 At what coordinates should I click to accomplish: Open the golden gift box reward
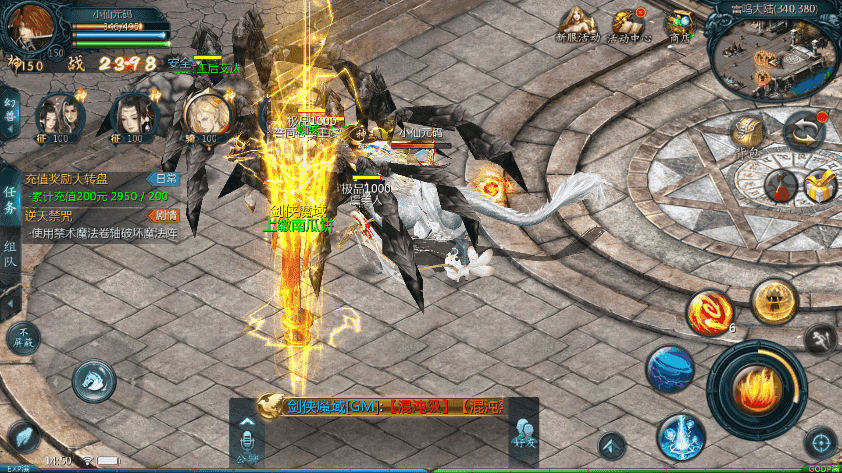pyautogui.click(x=819, y=185)
